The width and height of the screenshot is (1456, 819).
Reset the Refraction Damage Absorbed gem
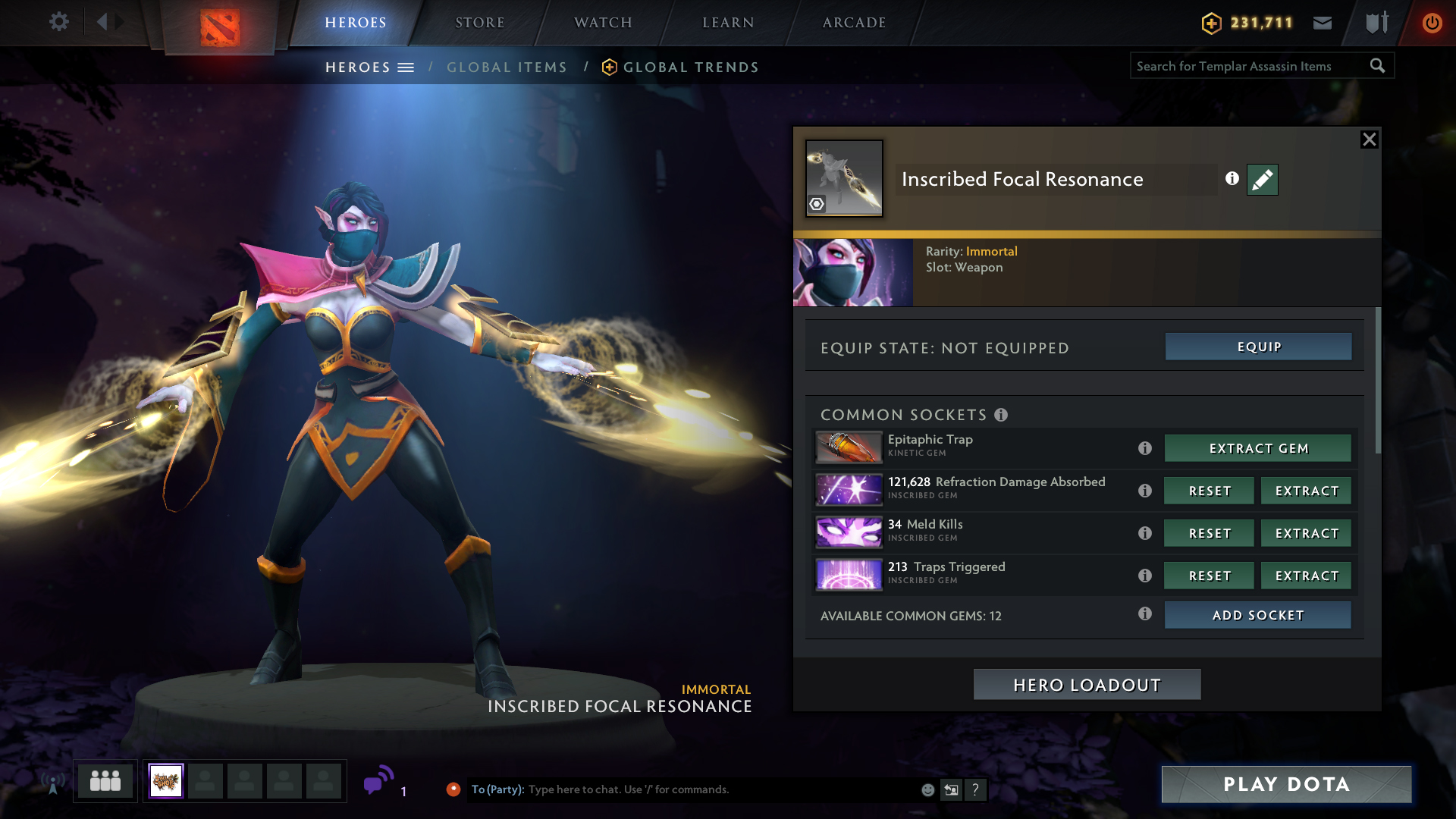(x=1209, y=491)
